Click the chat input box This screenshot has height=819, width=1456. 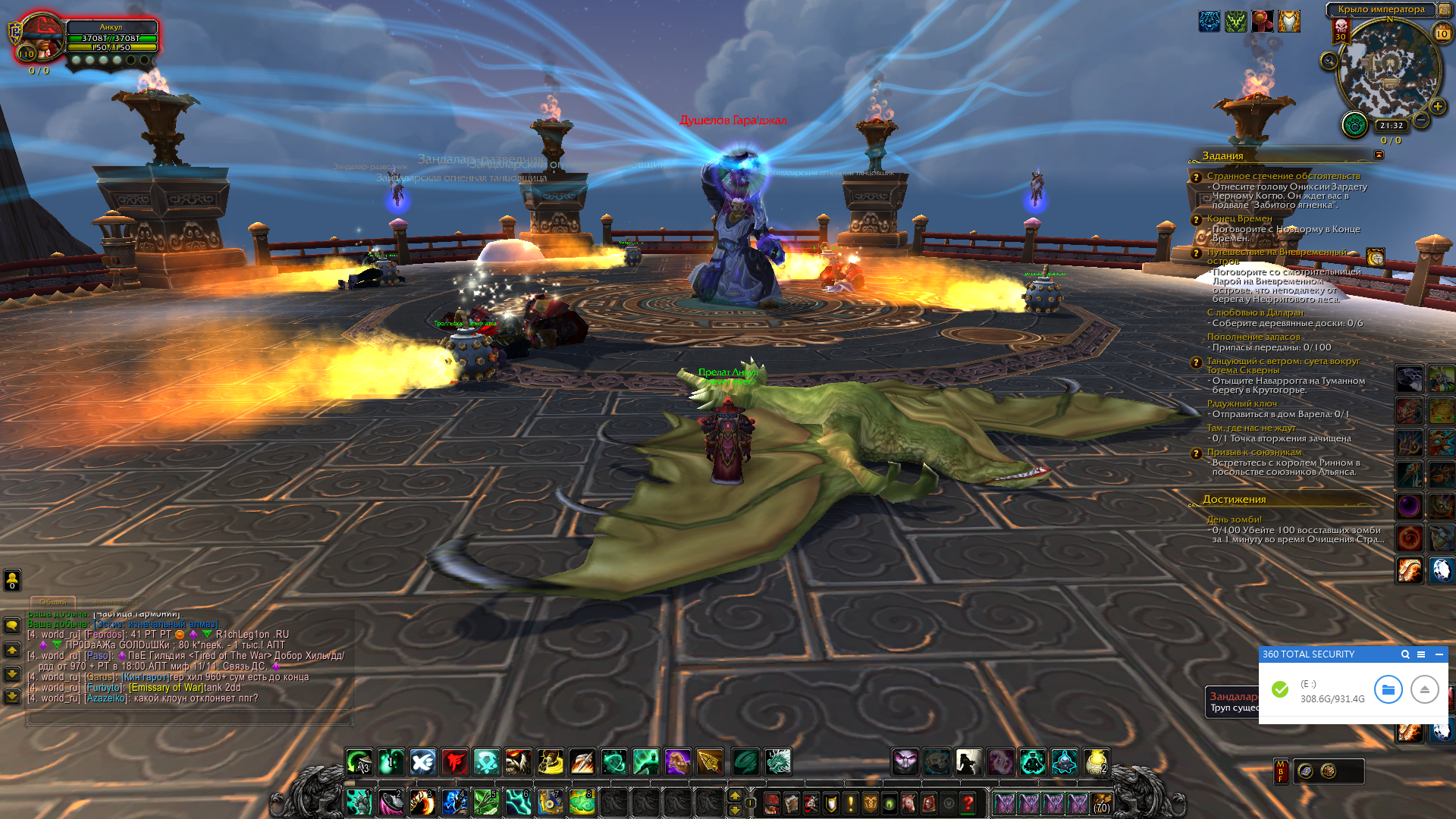[190, 717]
